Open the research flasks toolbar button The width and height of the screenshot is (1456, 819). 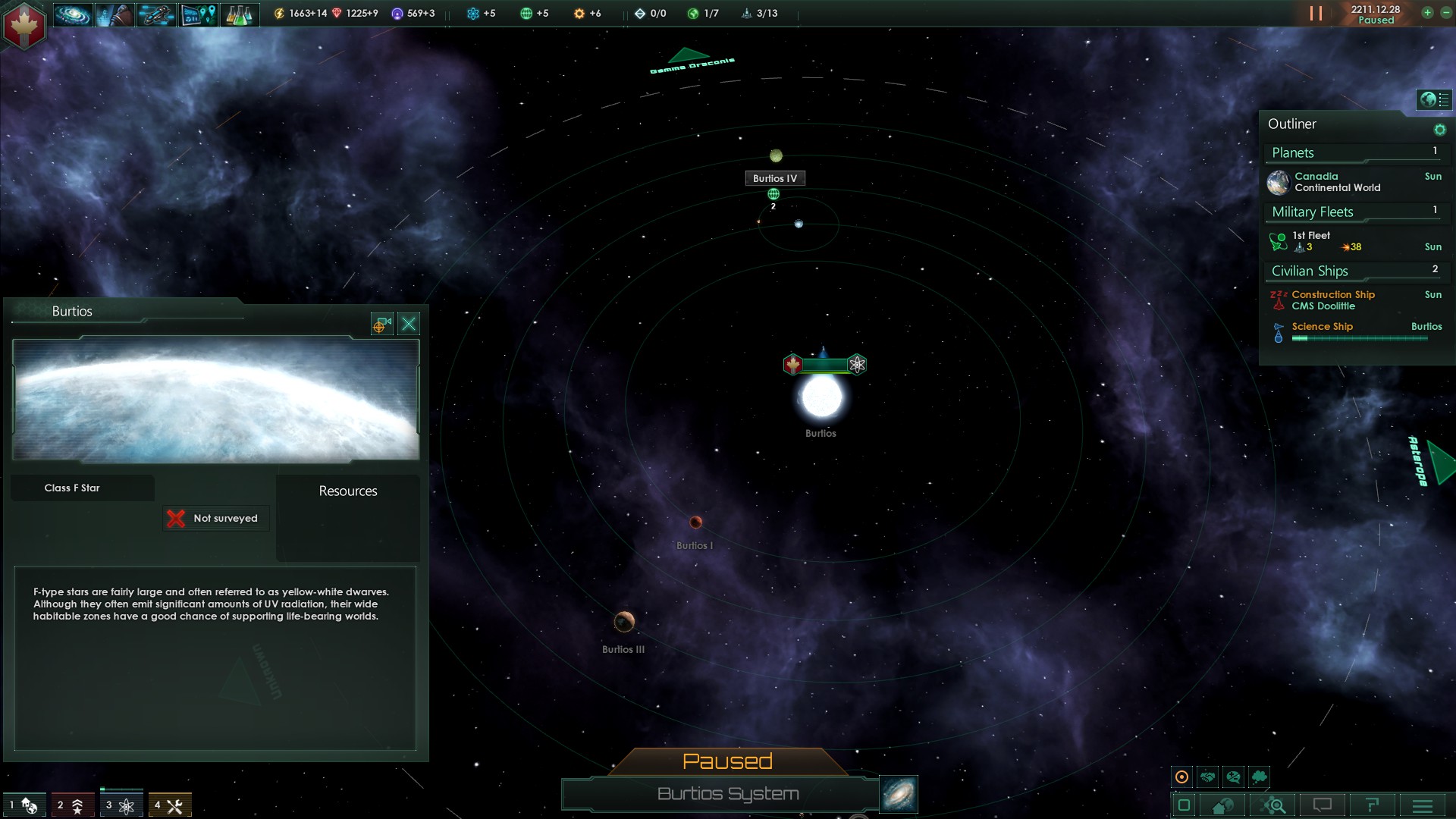(239, 14)
